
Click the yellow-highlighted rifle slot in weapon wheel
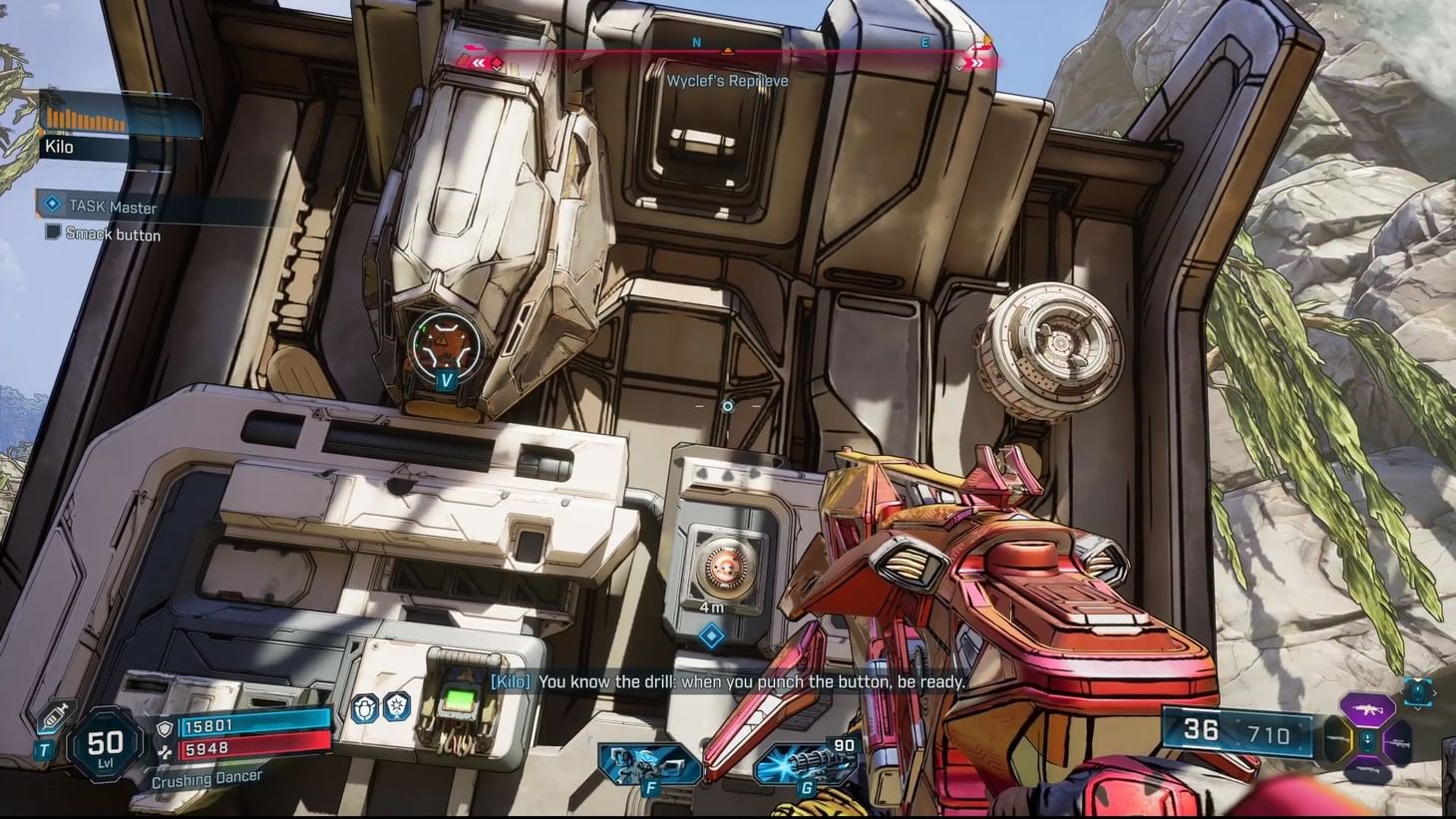click(1335, 739)
